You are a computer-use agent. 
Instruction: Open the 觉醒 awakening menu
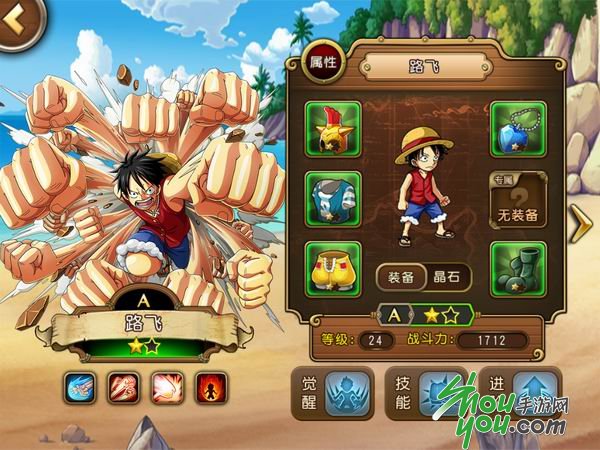(x=332, y=393)
